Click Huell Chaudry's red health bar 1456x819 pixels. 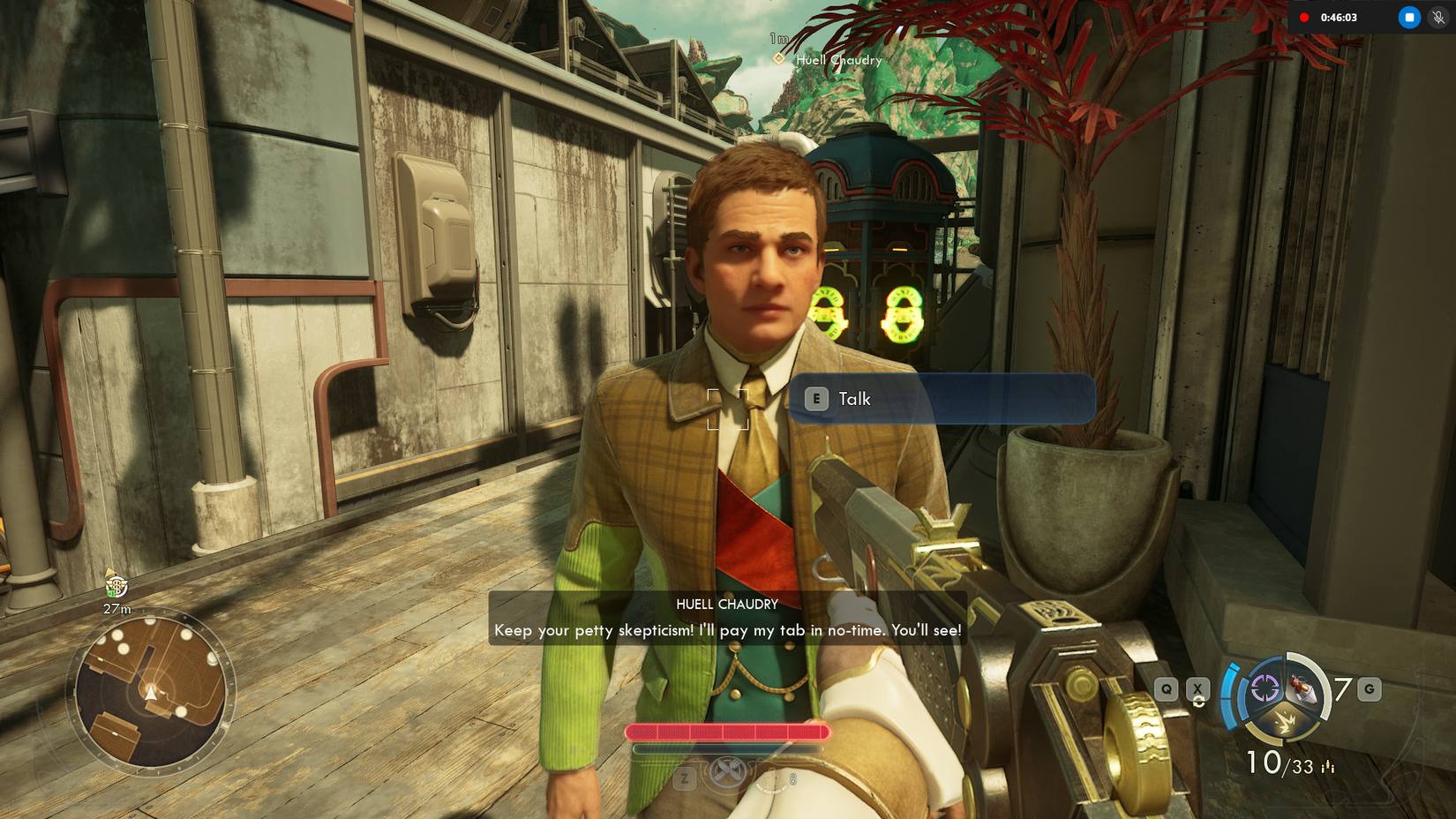726,732
